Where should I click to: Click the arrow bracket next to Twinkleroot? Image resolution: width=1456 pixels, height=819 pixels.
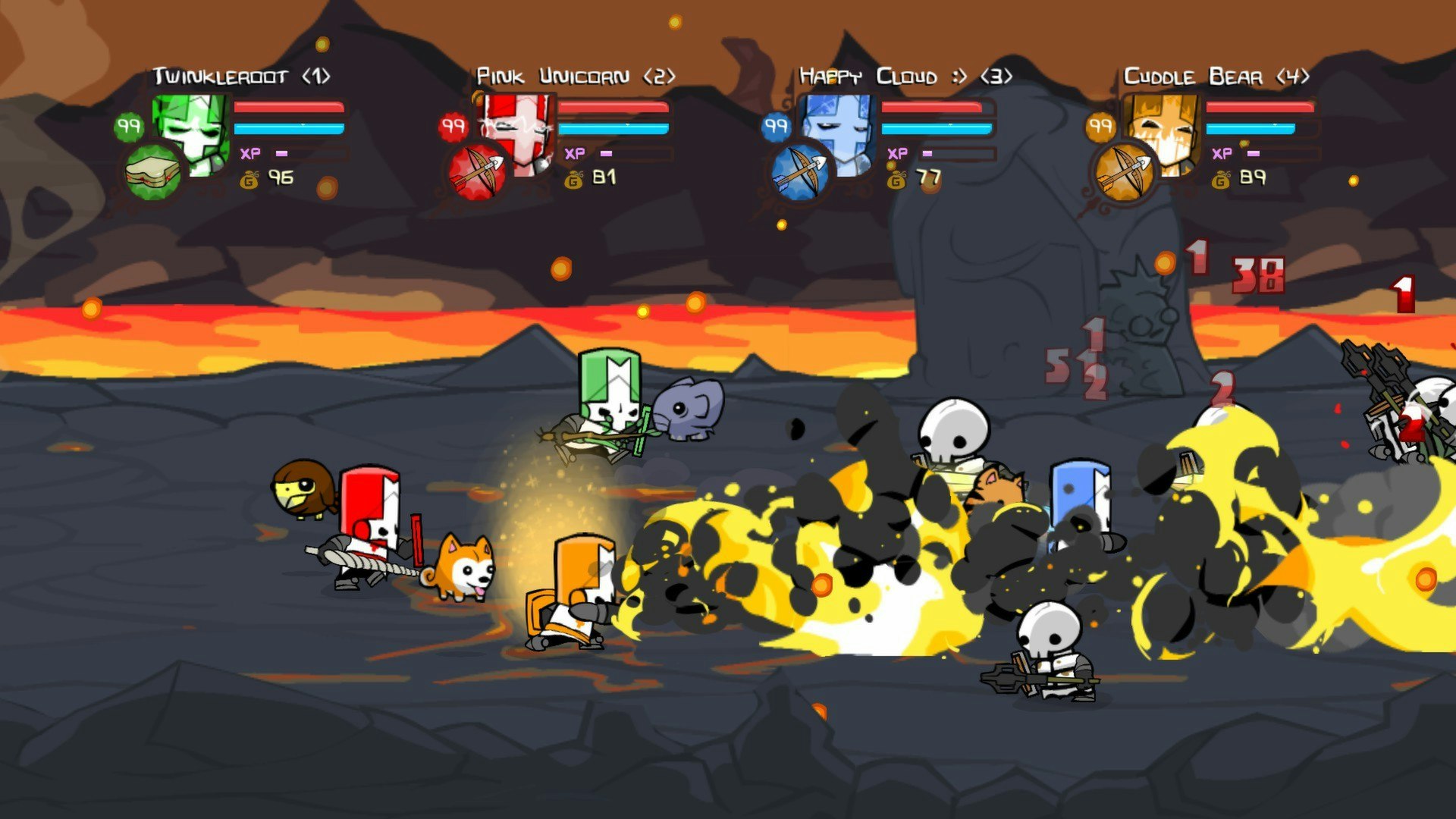(x=318, y=76)
